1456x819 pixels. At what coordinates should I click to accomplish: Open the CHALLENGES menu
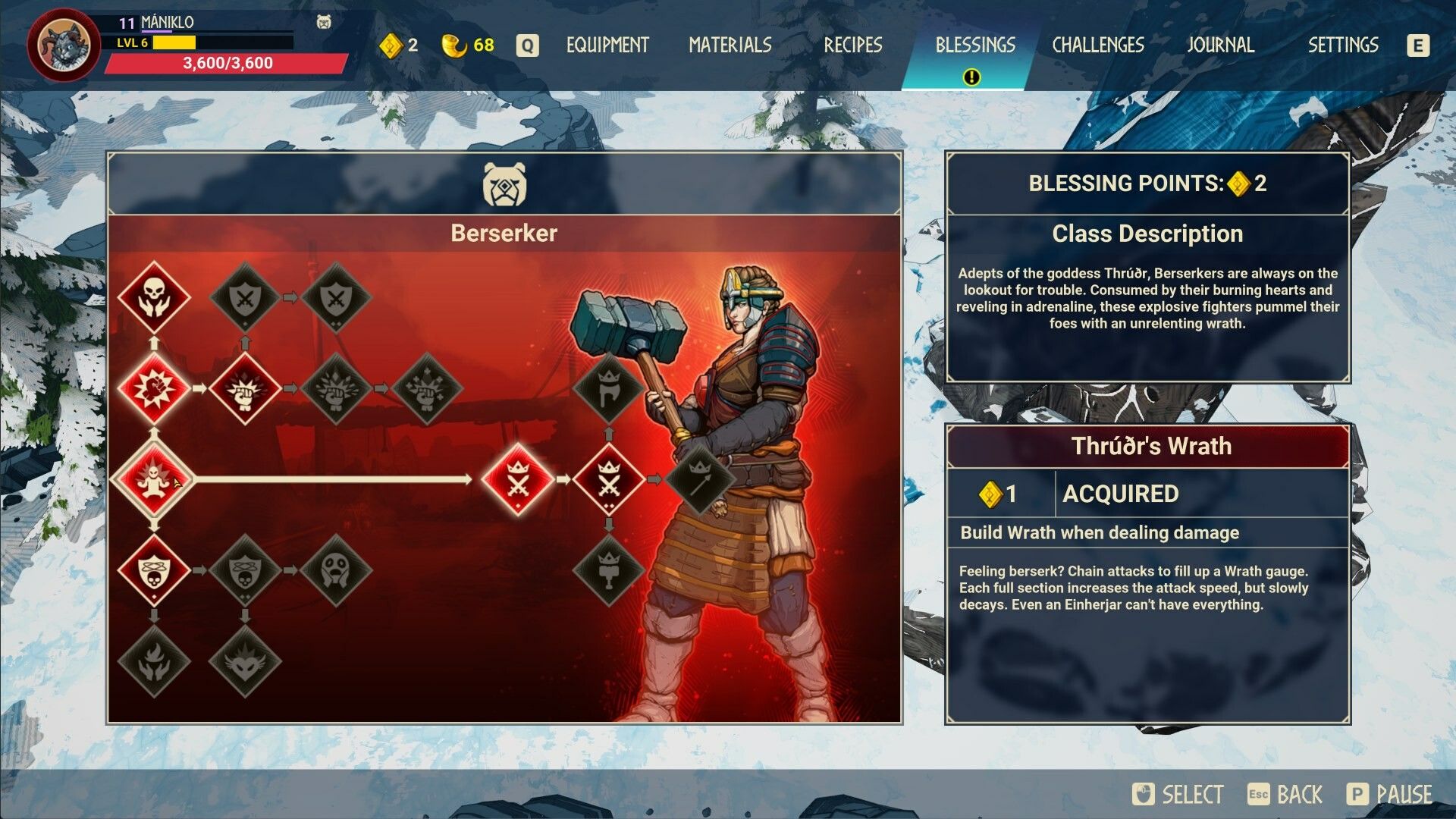pos(1097,45)
